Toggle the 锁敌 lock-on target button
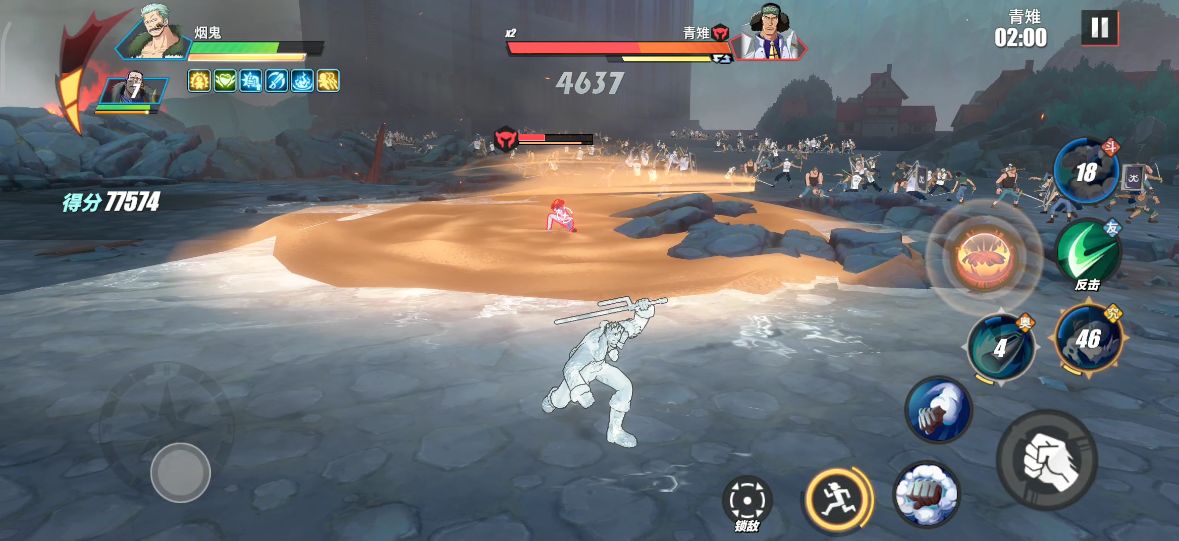1179x541 pixels. [x=746, y=496]
